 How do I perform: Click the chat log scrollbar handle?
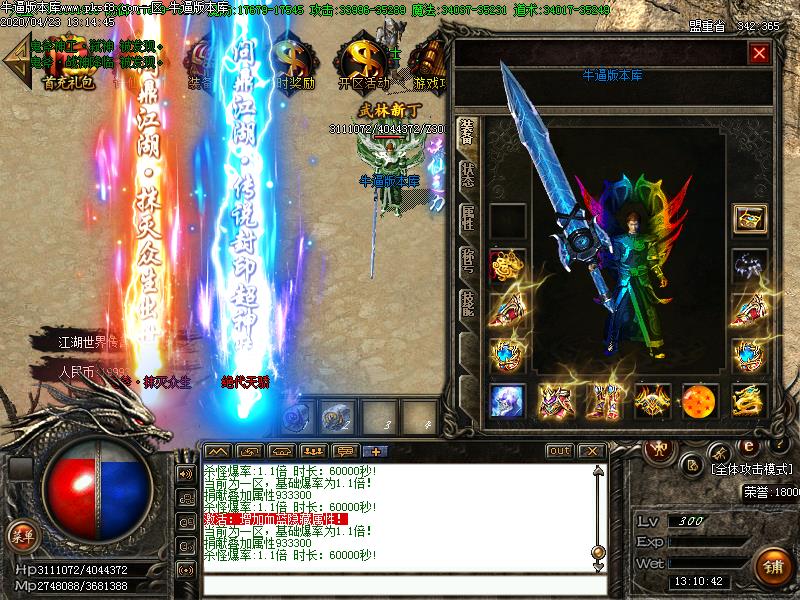598,551
